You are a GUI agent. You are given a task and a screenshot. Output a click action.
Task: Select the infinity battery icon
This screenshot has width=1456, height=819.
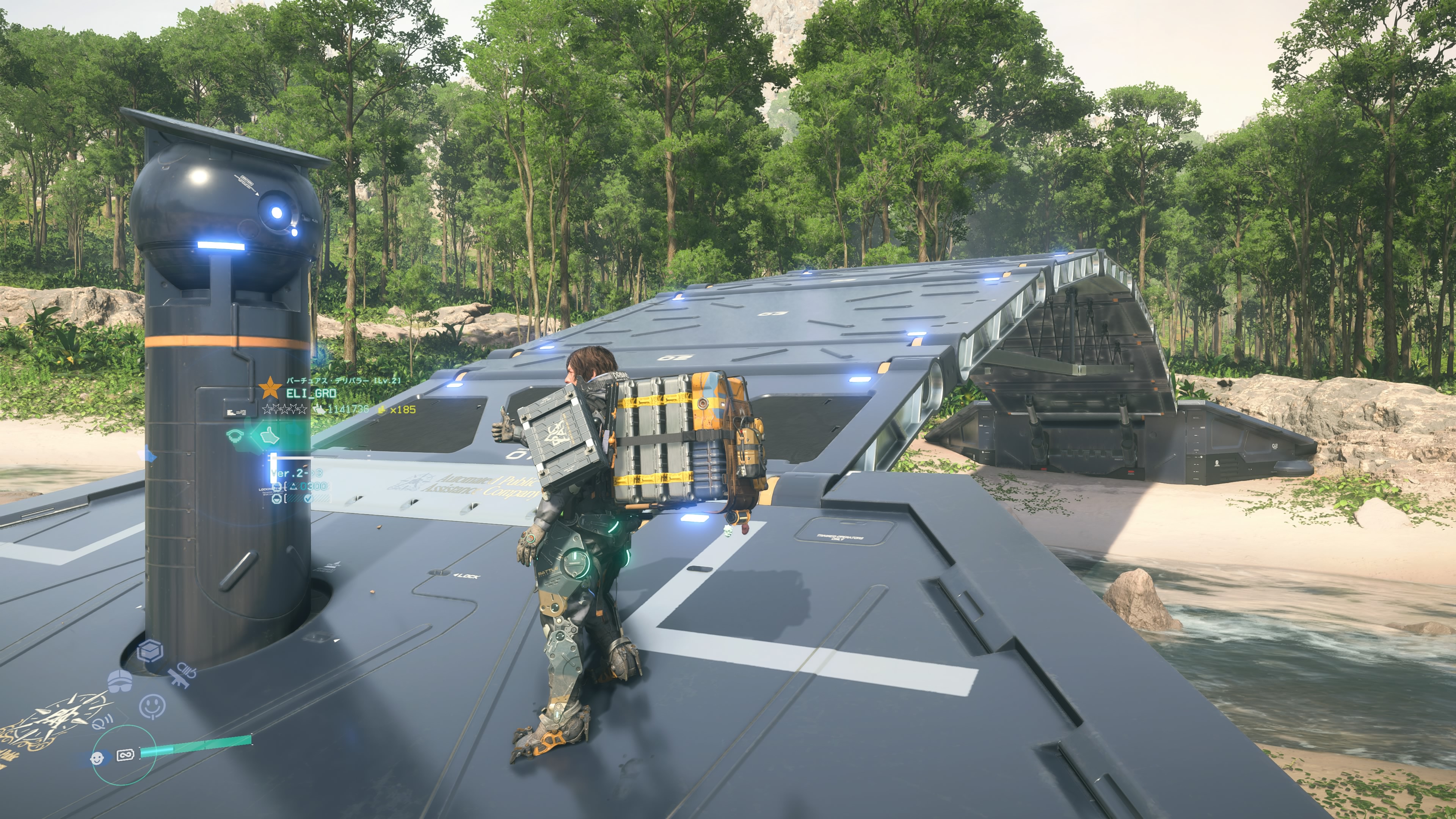[x=125, y=755]
